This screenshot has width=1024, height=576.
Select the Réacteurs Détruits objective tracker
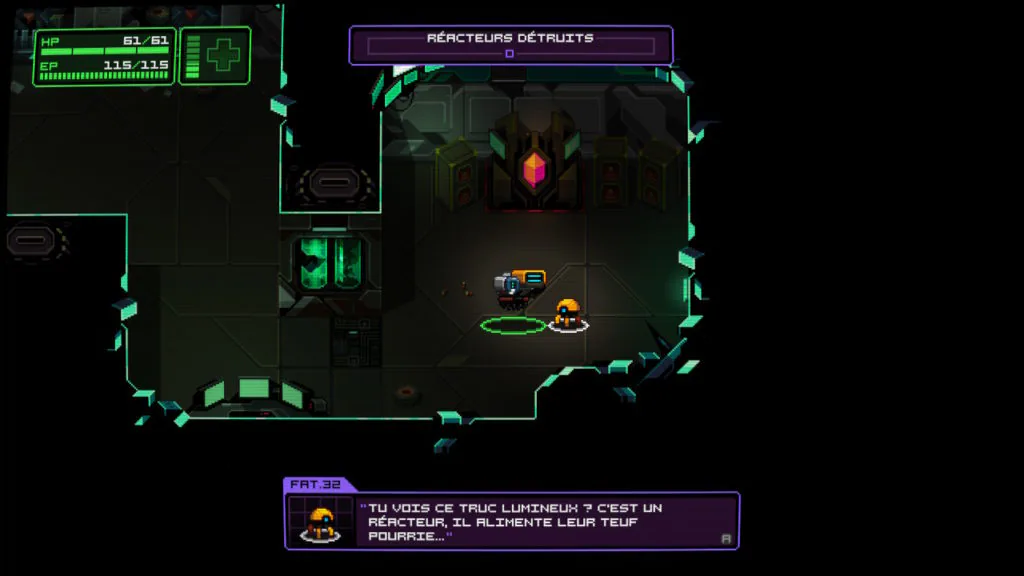coord(510,45)
